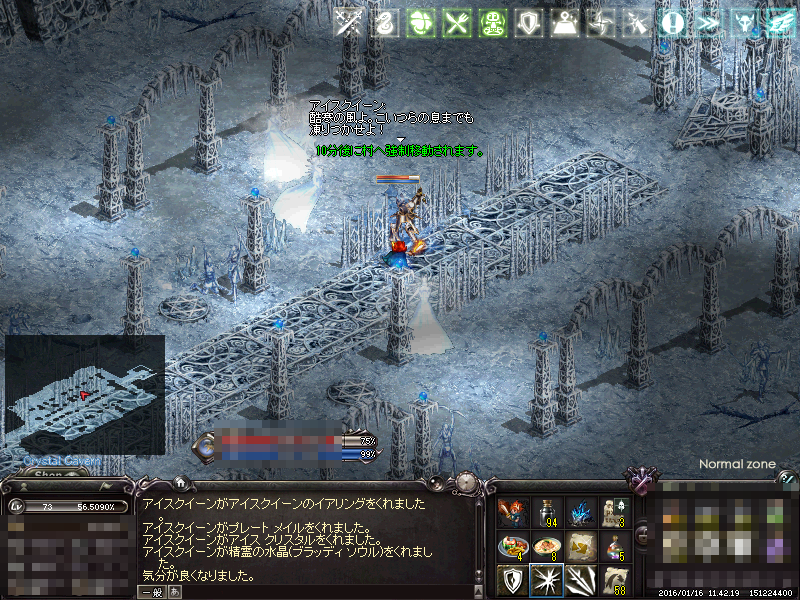Select the red-haired character hotbar slot
Image resolution: width=800 pixels, height=600 pixels.
click(511, 512)
